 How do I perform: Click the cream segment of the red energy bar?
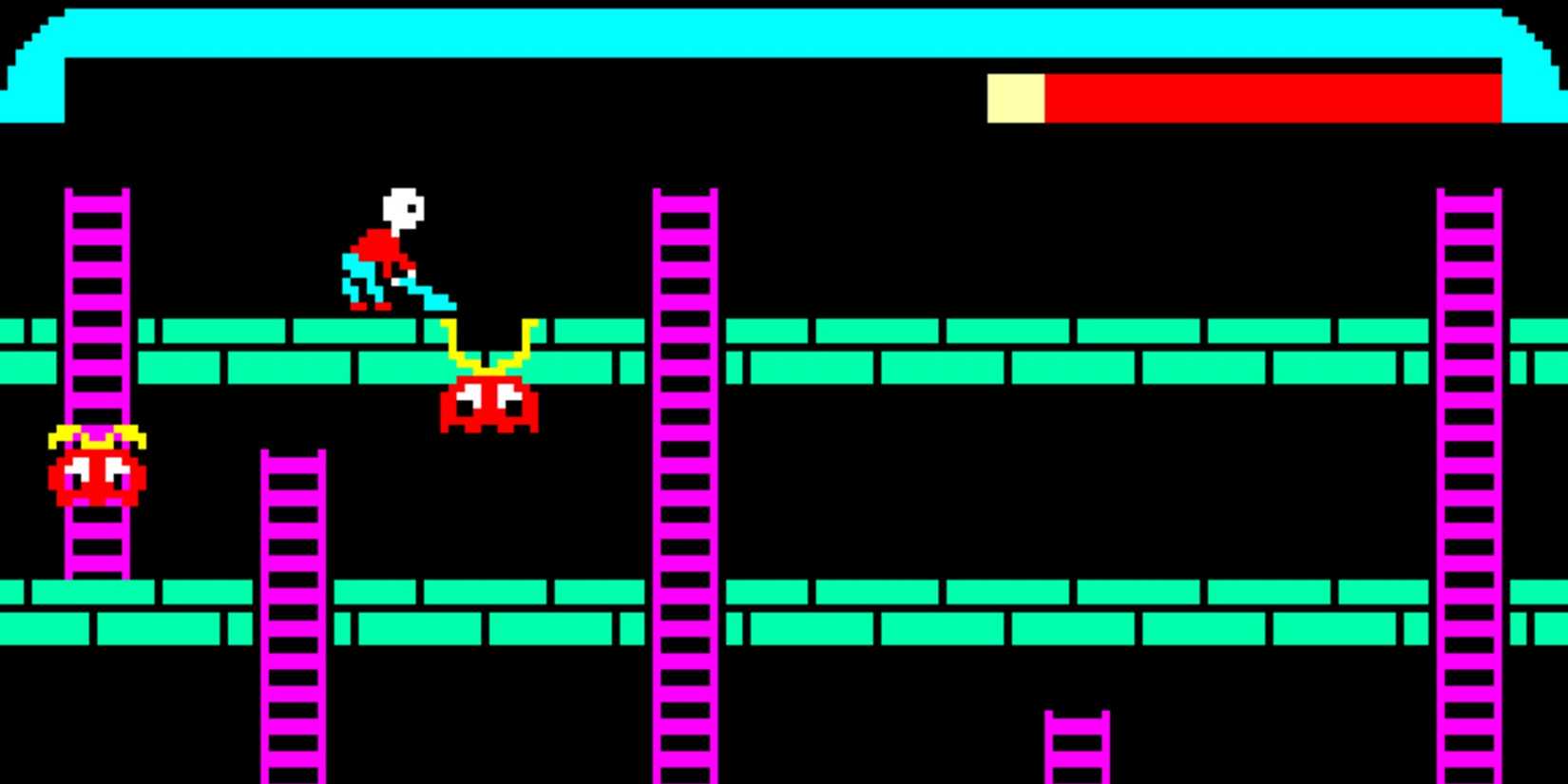(1017, 100)
